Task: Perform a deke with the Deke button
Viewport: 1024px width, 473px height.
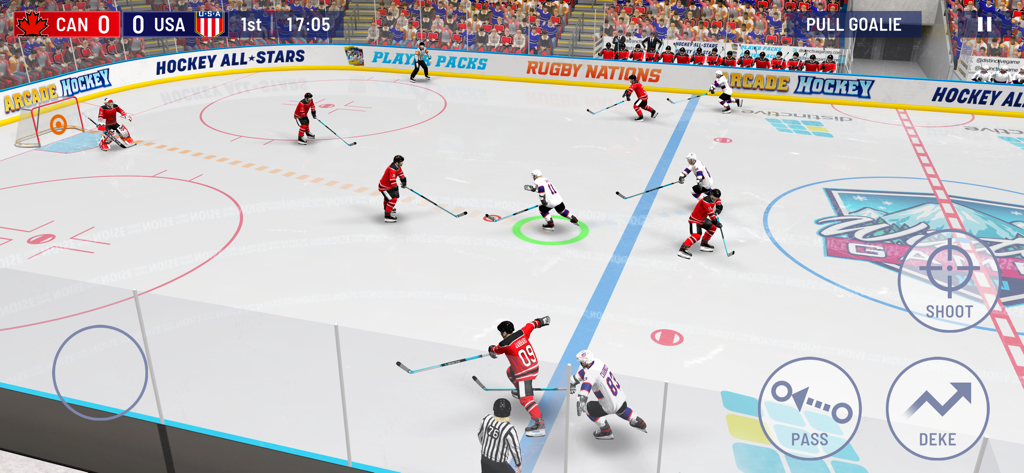Action: coord(937,408)
